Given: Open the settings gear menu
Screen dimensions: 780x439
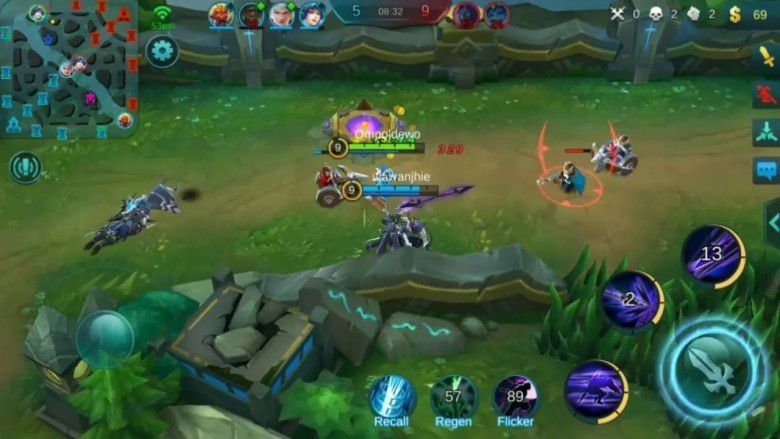Looking at the screenshot, I should pyautogui.click(x=162, y=51).
